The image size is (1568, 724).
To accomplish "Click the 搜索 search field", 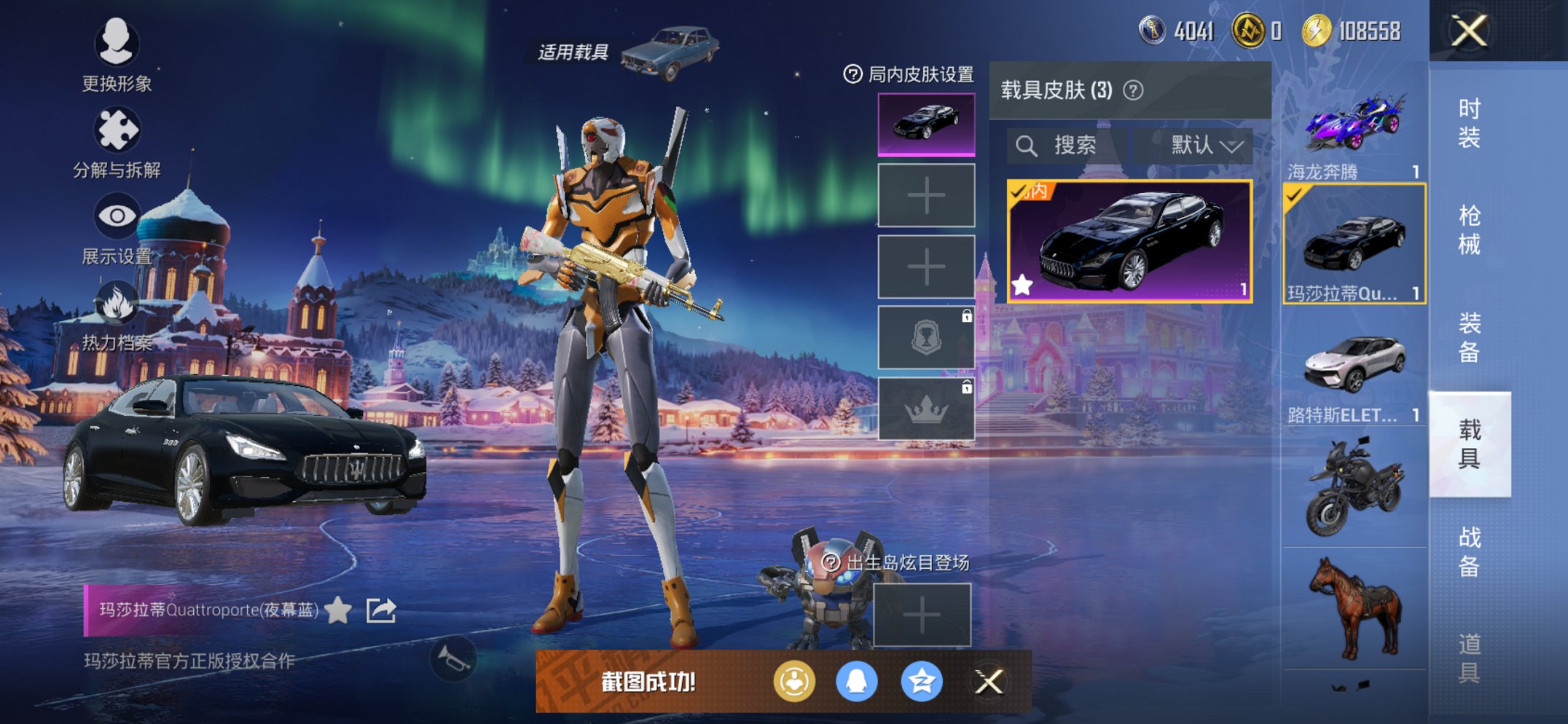I will (1065, 146).
